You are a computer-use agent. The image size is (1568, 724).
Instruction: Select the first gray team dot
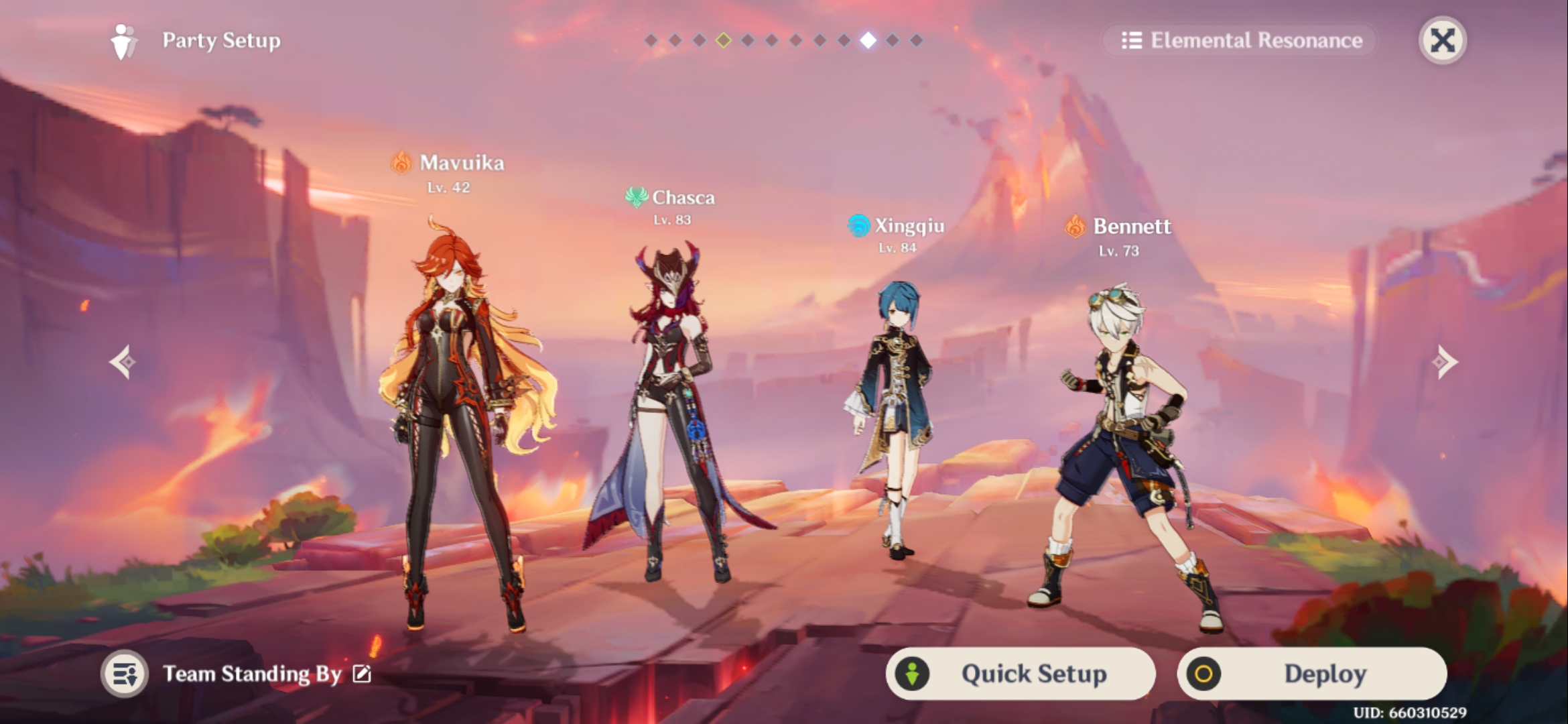[651, 40]
